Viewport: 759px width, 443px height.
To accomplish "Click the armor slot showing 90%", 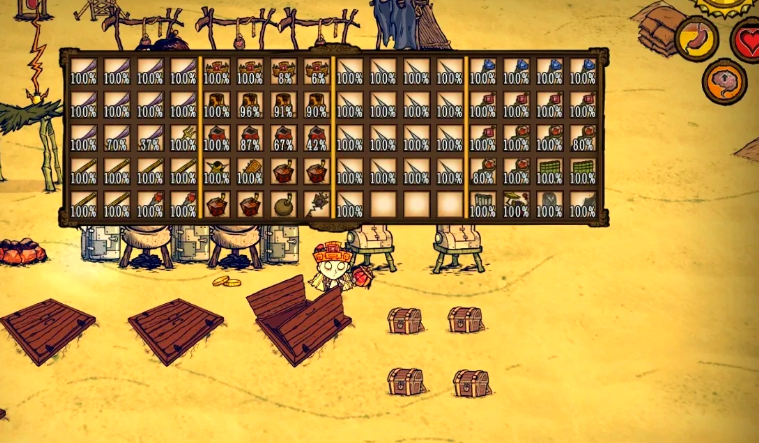I will tap(318, 104).
